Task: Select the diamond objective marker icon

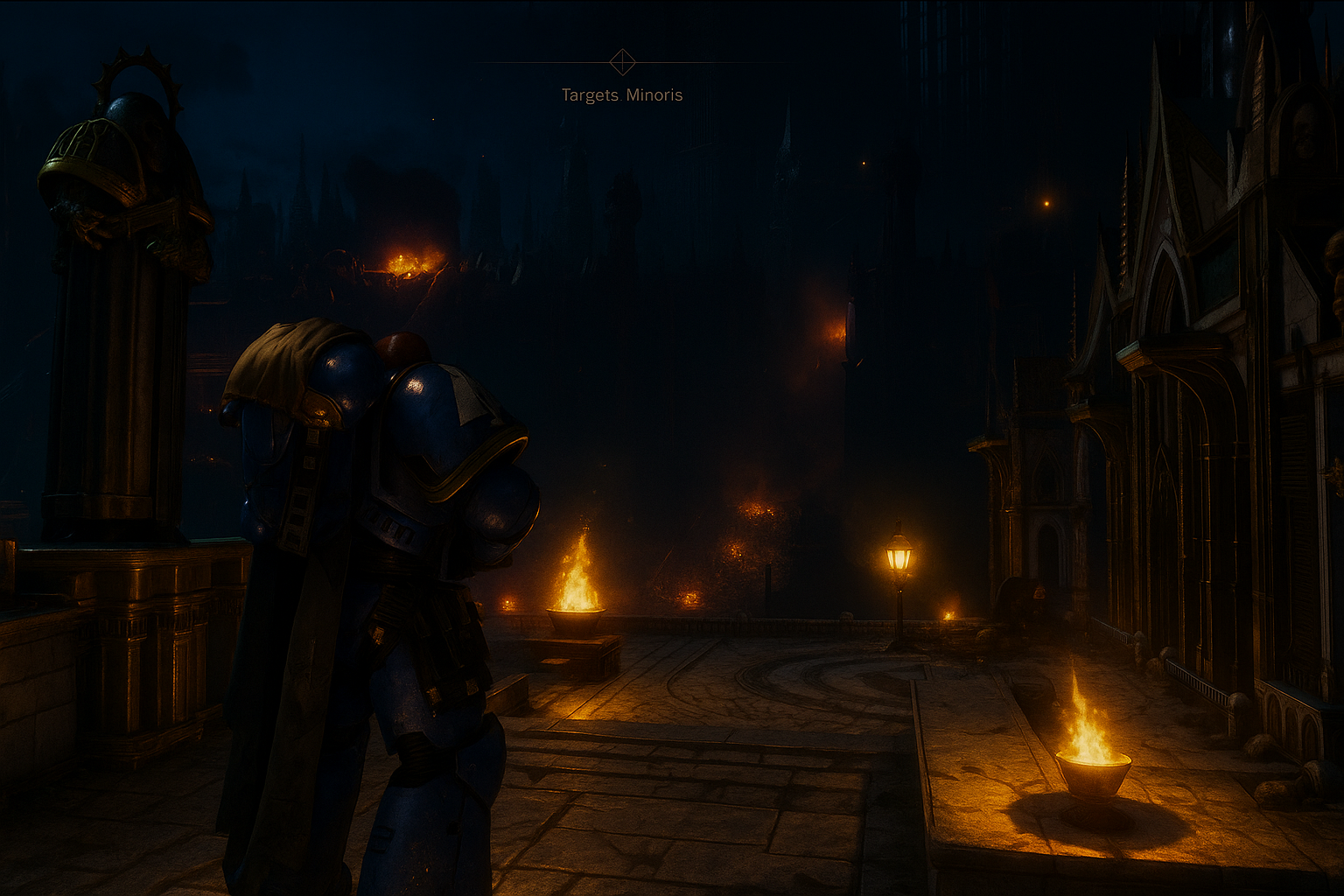Action: click(x=622, y=62)
